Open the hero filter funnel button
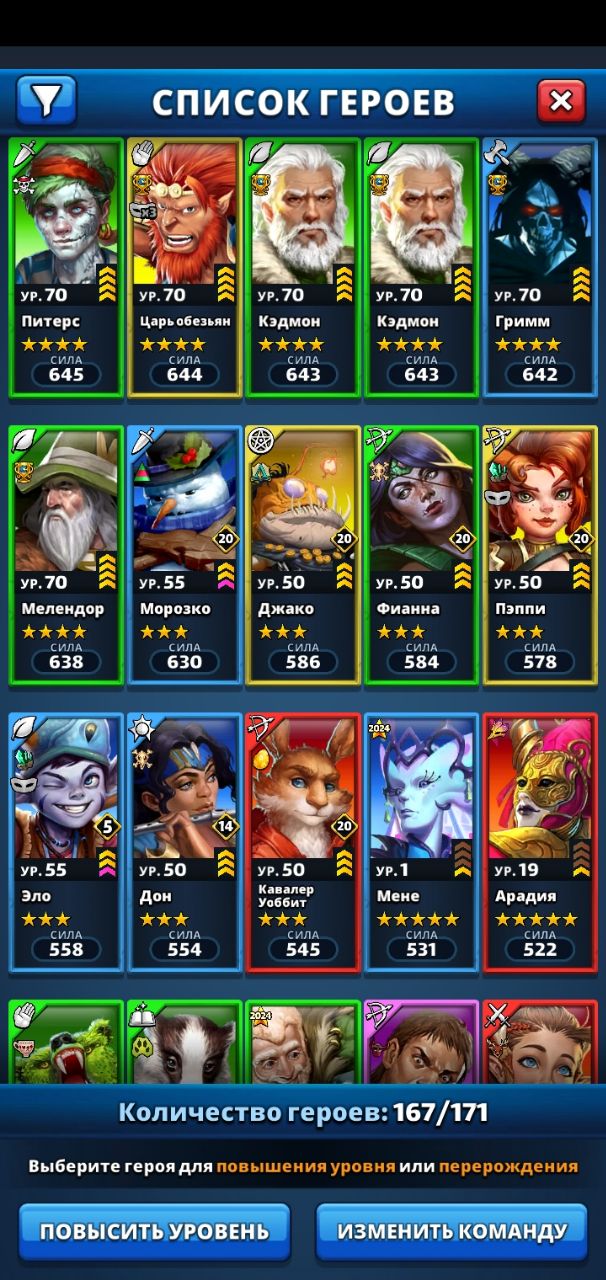The image size is (606, 1280). pyautogui.click(x=46, y=100)
